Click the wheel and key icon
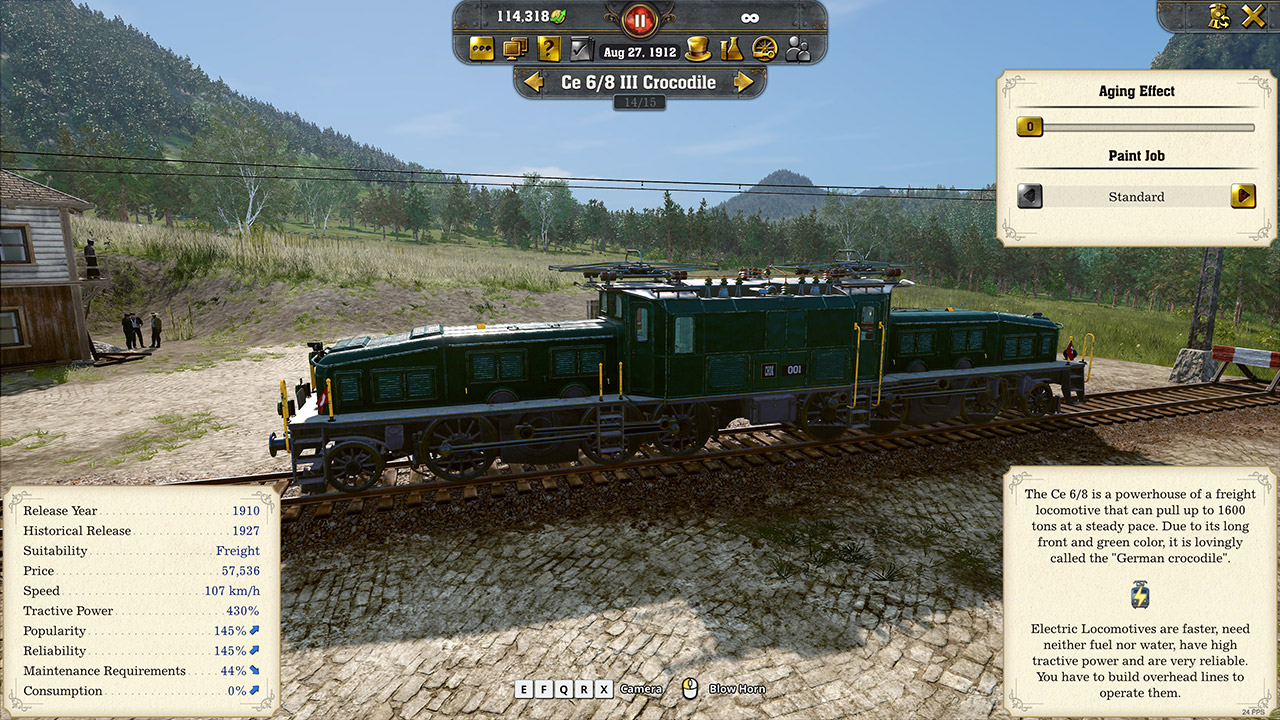The width and height of the screenshot is (1280, 720). point(765,48)
